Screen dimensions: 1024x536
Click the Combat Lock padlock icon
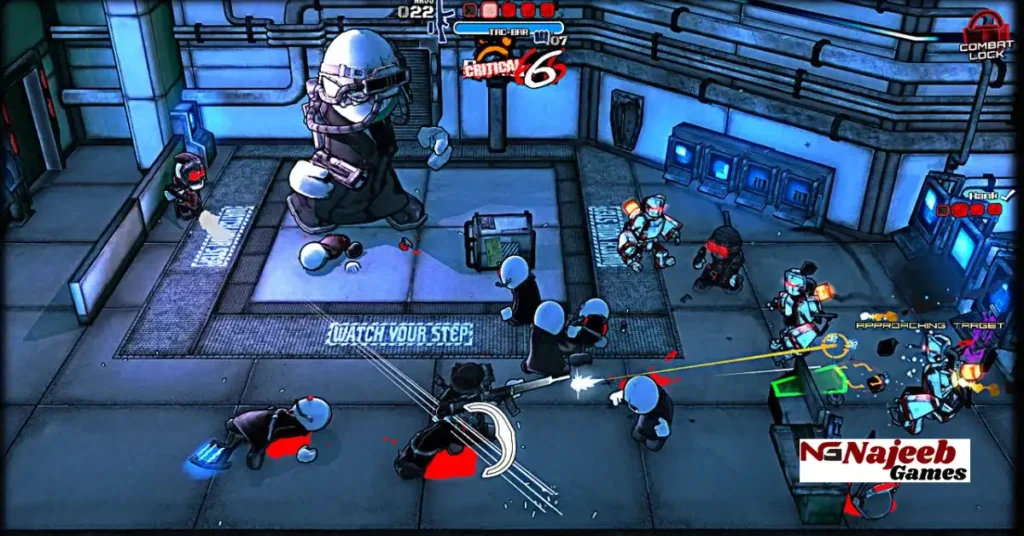point(985,26)
